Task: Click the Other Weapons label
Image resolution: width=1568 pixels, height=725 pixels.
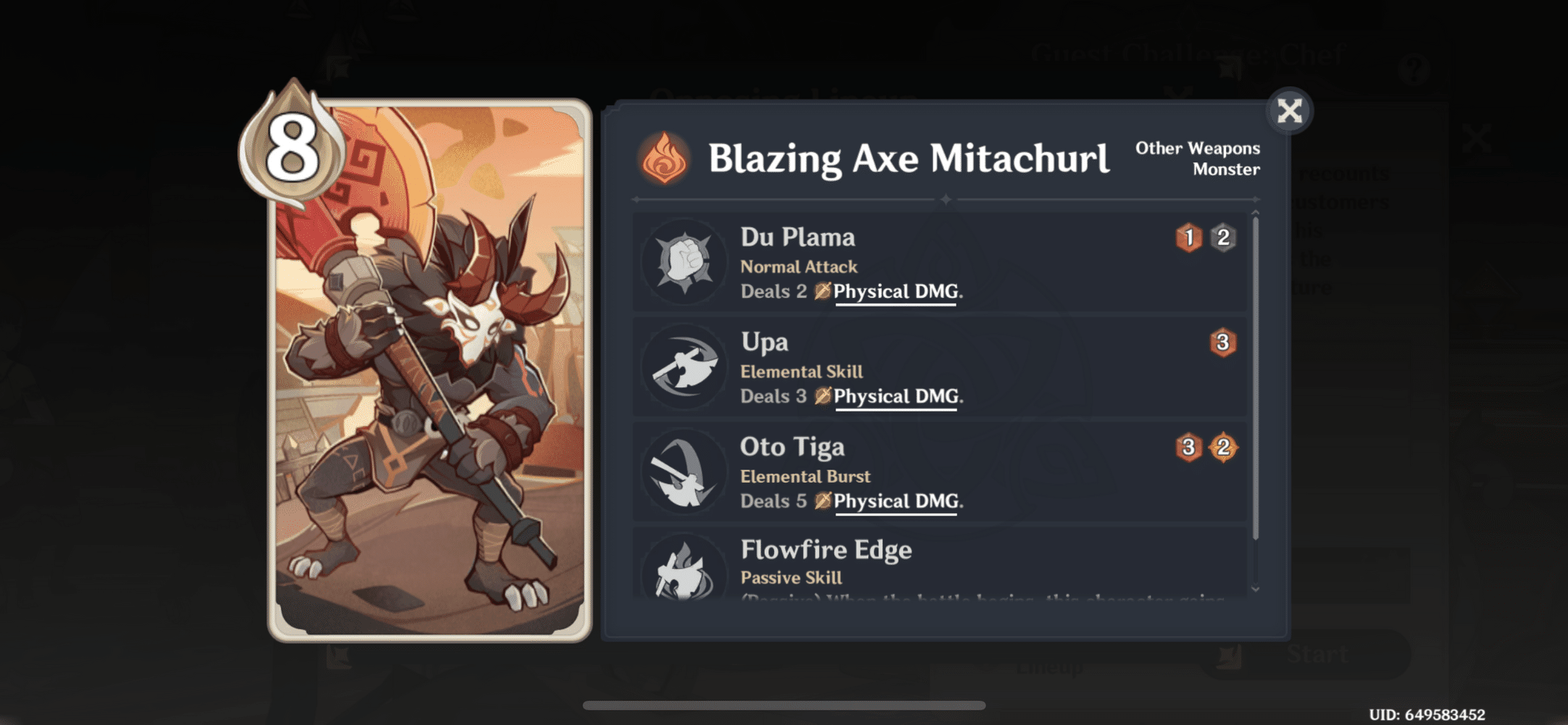Action: 1199,148
